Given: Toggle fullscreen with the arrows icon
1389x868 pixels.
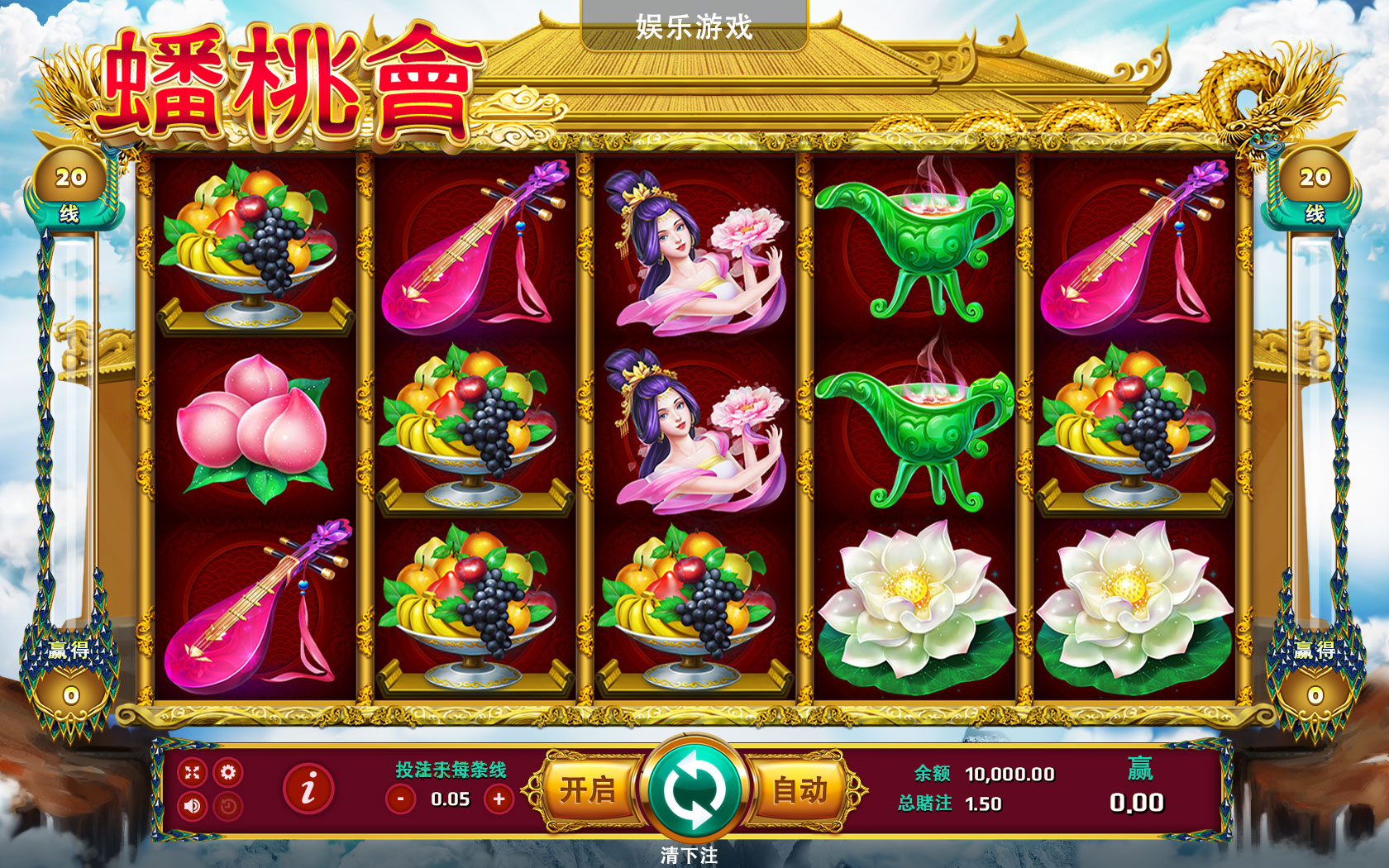Looking at the screenshot, I should coord(193,772).
